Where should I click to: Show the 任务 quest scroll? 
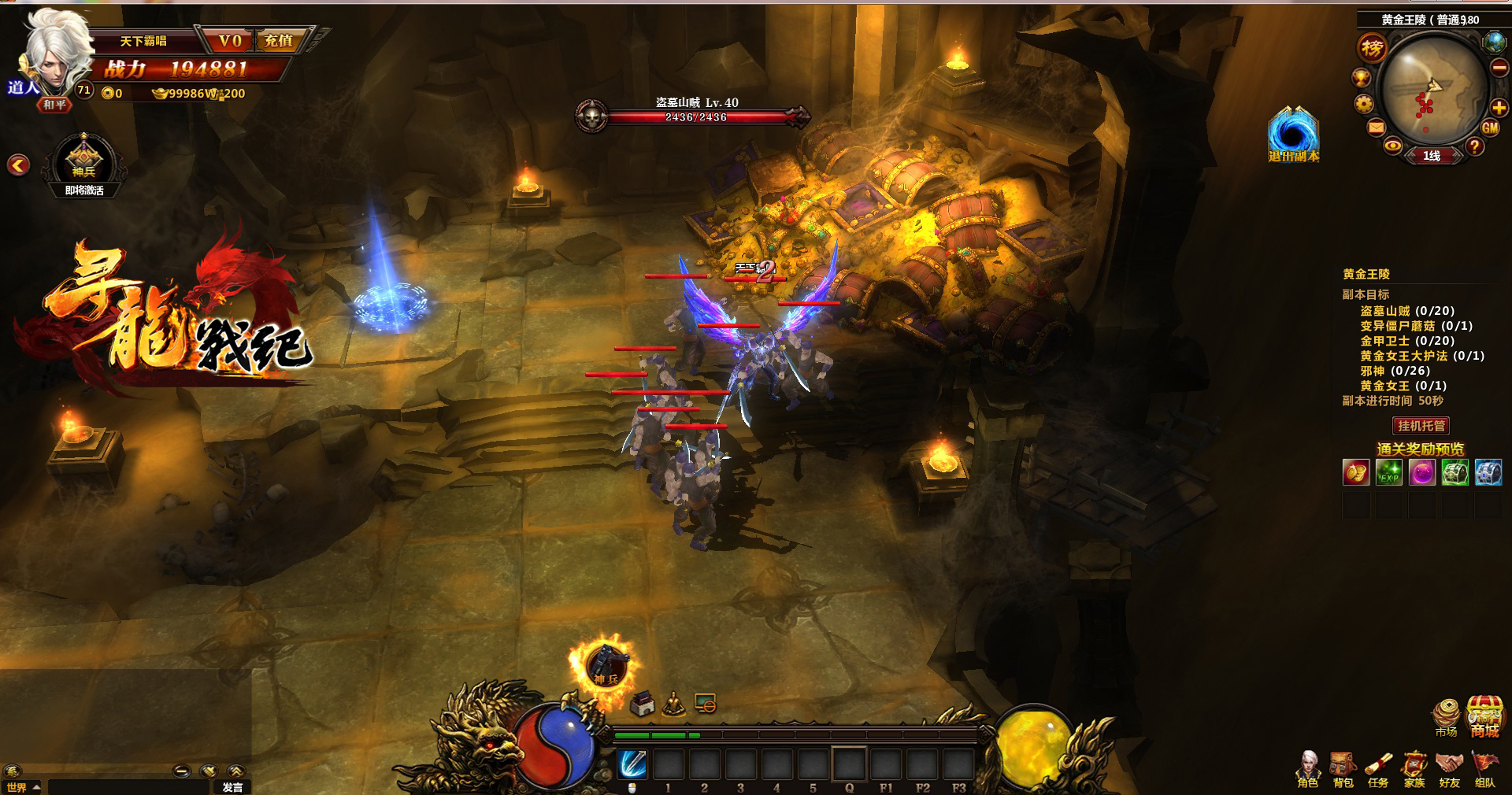1378,769
